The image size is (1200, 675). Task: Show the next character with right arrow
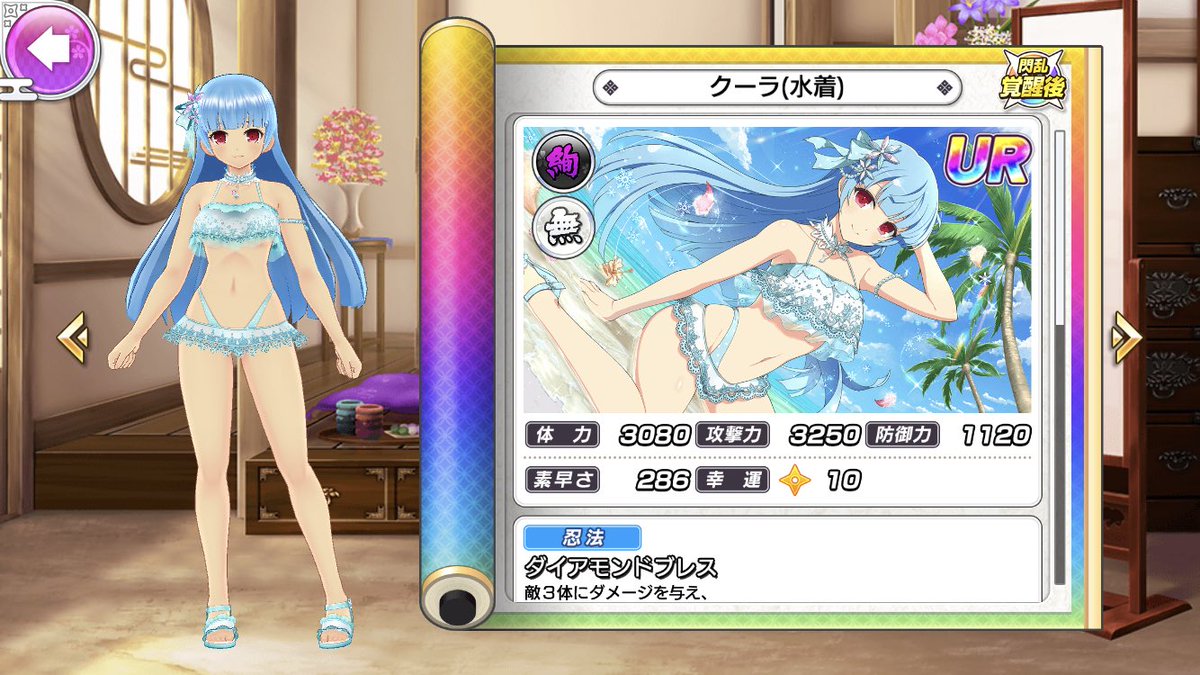[x=1126, y=338]
